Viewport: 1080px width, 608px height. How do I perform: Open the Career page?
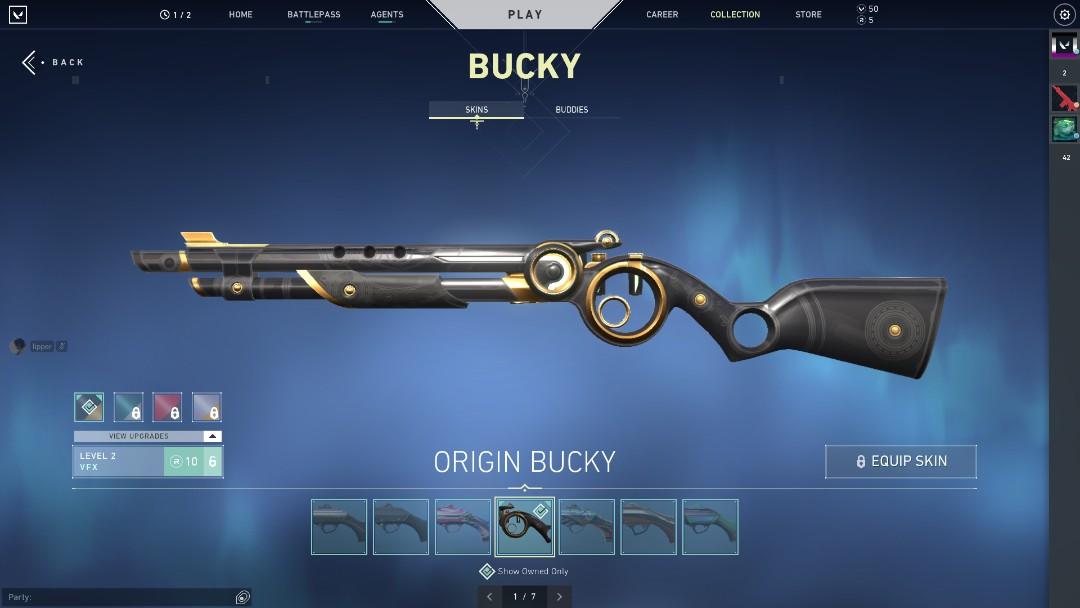[662, 15]
